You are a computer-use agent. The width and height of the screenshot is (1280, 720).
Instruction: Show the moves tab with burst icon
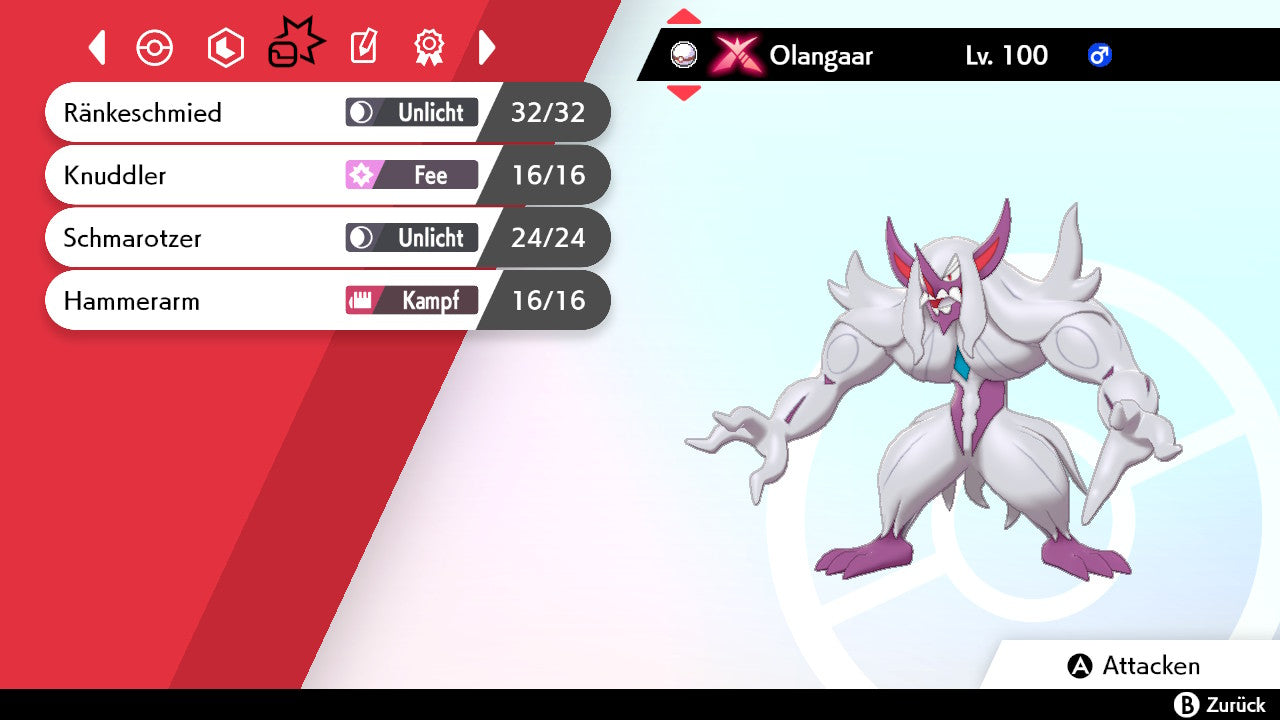click(x=295, y=45)
